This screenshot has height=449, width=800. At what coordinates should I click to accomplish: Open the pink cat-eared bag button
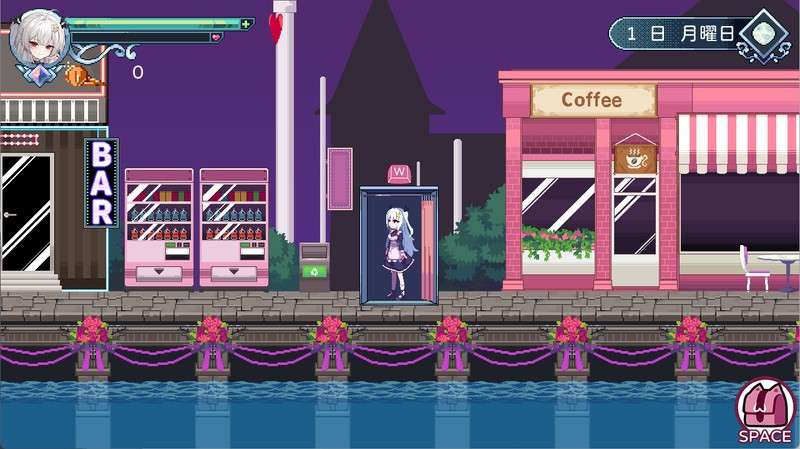tap(764, 406)
